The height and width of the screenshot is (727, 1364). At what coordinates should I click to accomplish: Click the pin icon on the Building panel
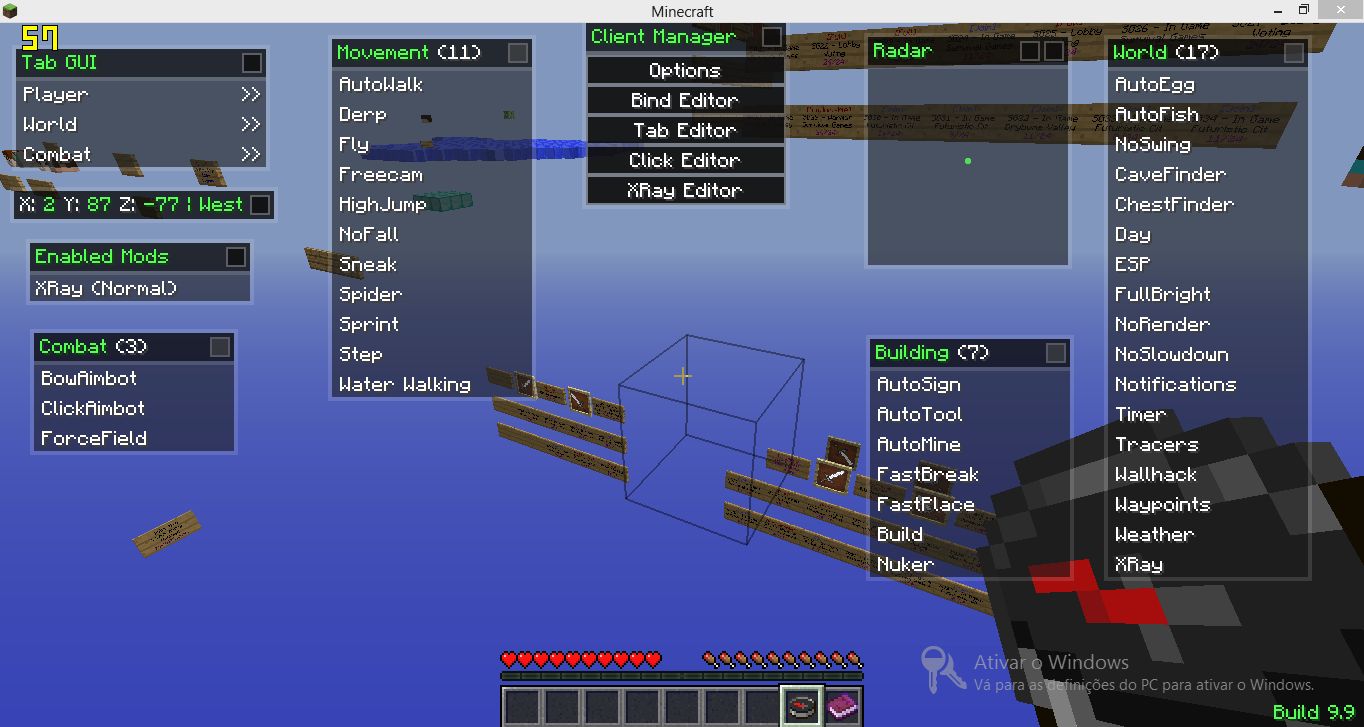1056,352
